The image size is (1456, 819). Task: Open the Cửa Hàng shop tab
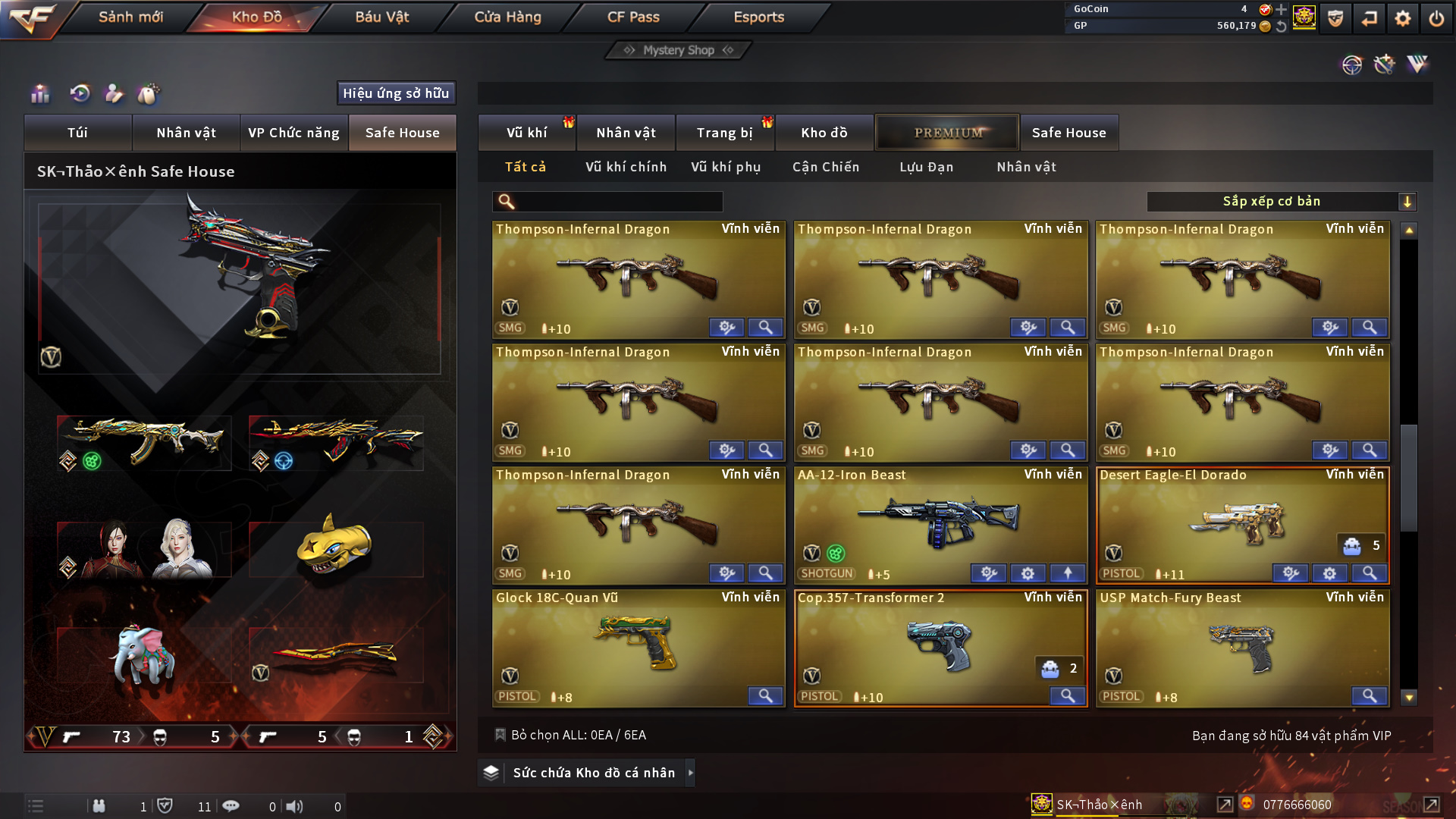[507, 17]
